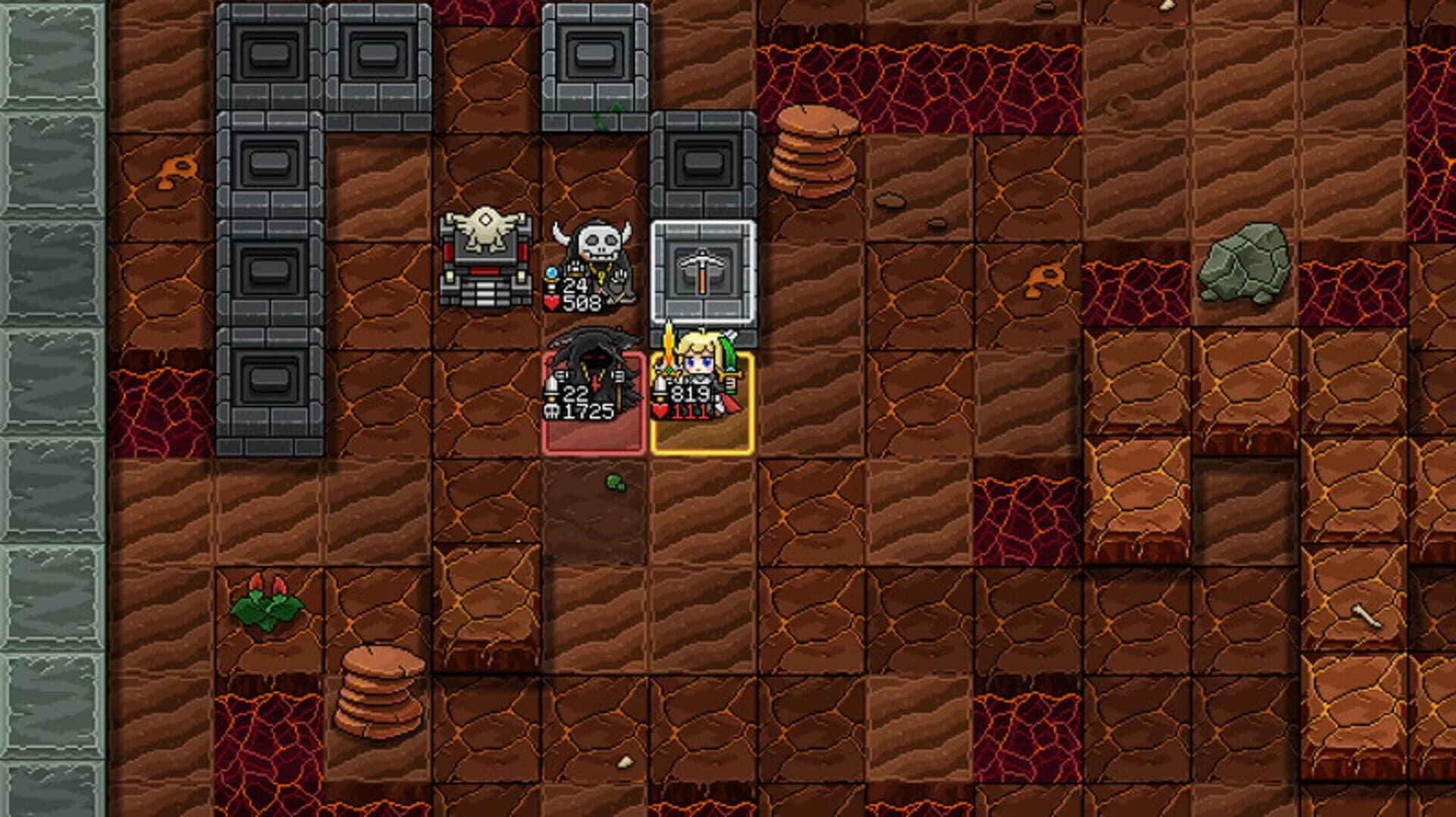Click the 819 attack value beside the hero
Screen dimensions: 1456x817
pyautogui.click(x=689, y=393)
